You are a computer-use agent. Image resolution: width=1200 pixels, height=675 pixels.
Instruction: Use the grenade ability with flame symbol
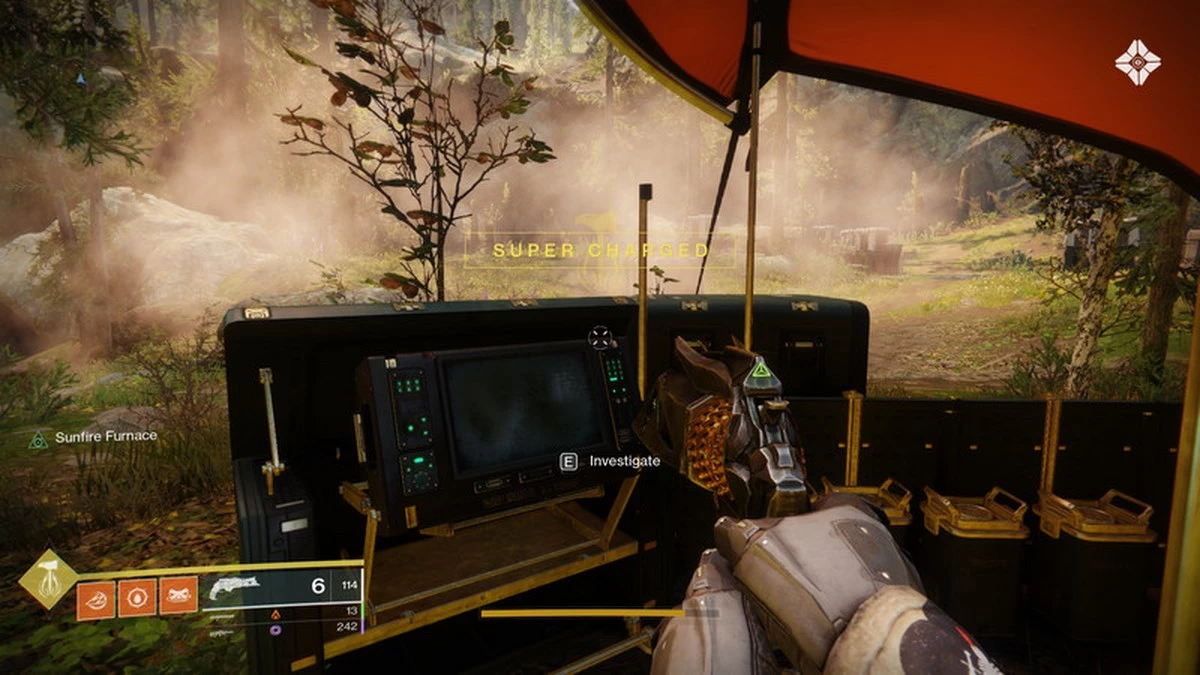pos(137,598)
